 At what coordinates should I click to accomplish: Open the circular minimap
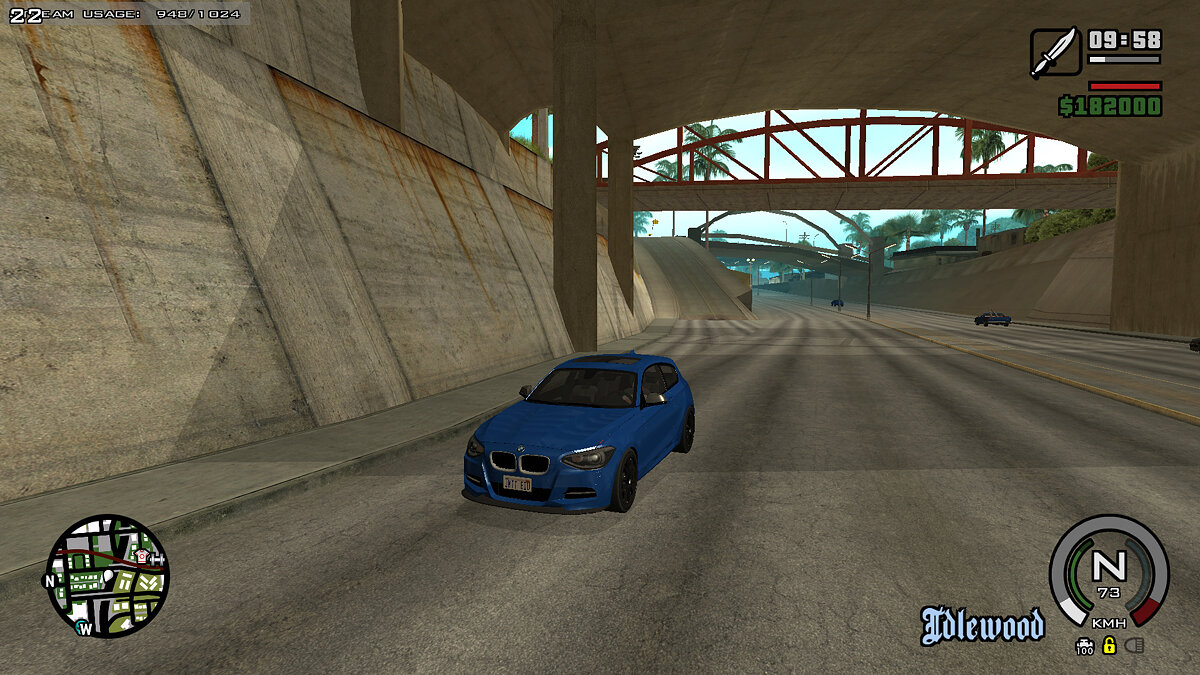(x=108, y=576)
